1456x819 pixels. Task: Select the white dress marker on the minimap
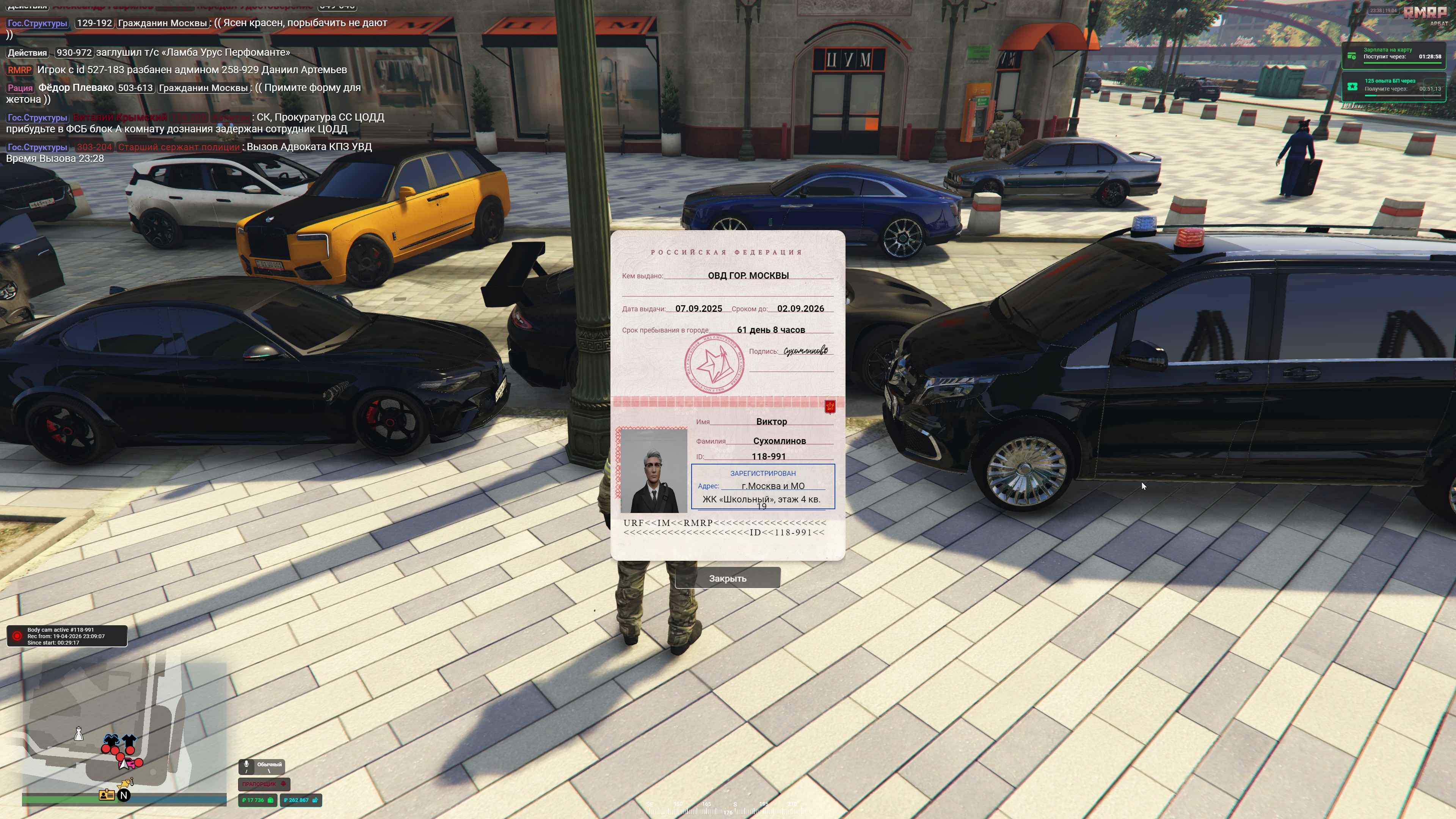pos(79,734)
